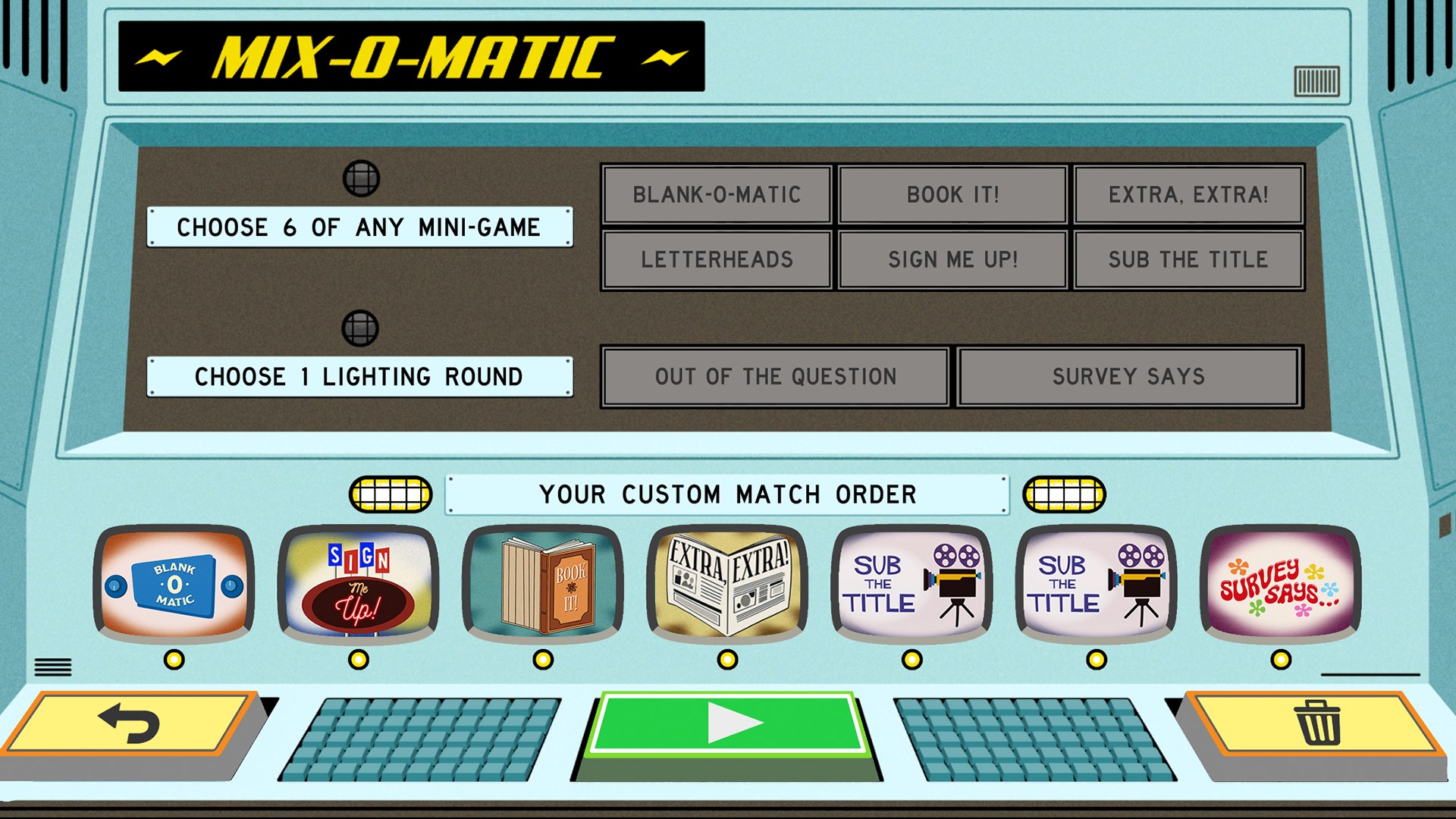This screenshot has height=819, width=1456.
Task: Click the Sign Me Up! screen thumbnail
Action: pos(359,582)
